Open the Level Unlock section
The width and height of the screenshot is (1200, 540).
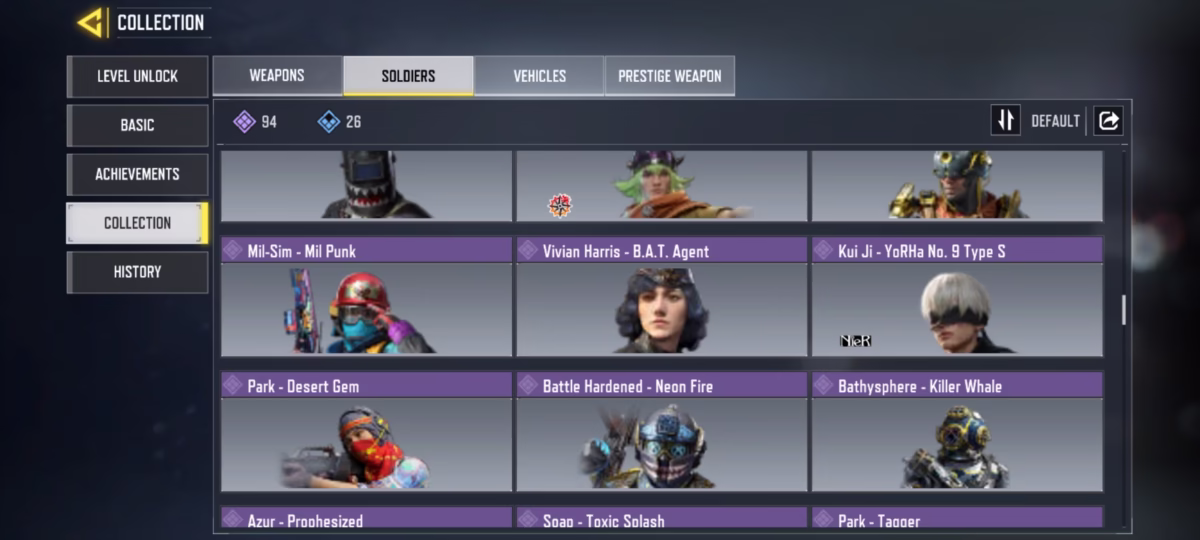point(137,76)
